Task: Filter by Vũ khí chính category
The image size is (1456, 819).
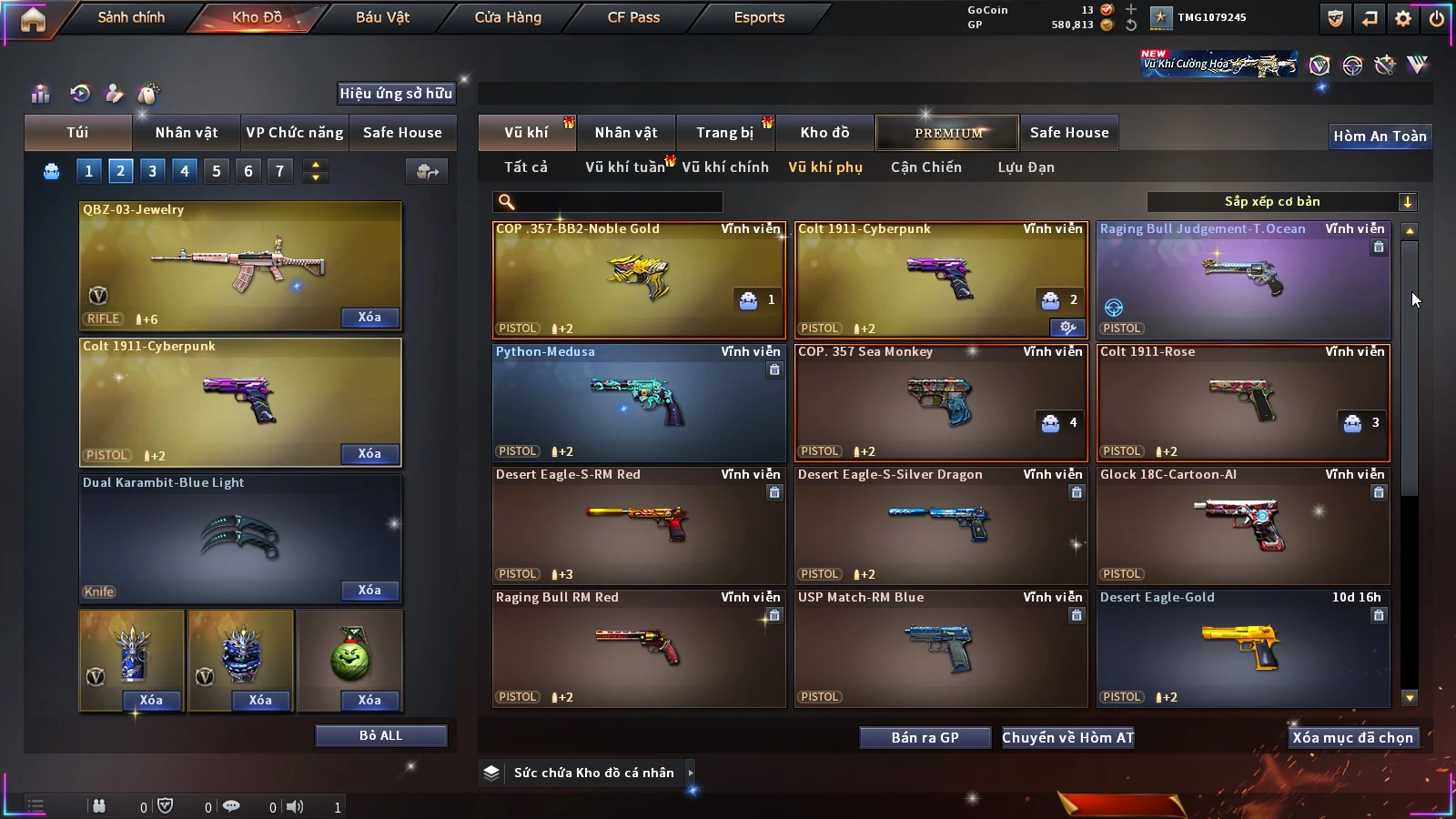Action: 725,167
